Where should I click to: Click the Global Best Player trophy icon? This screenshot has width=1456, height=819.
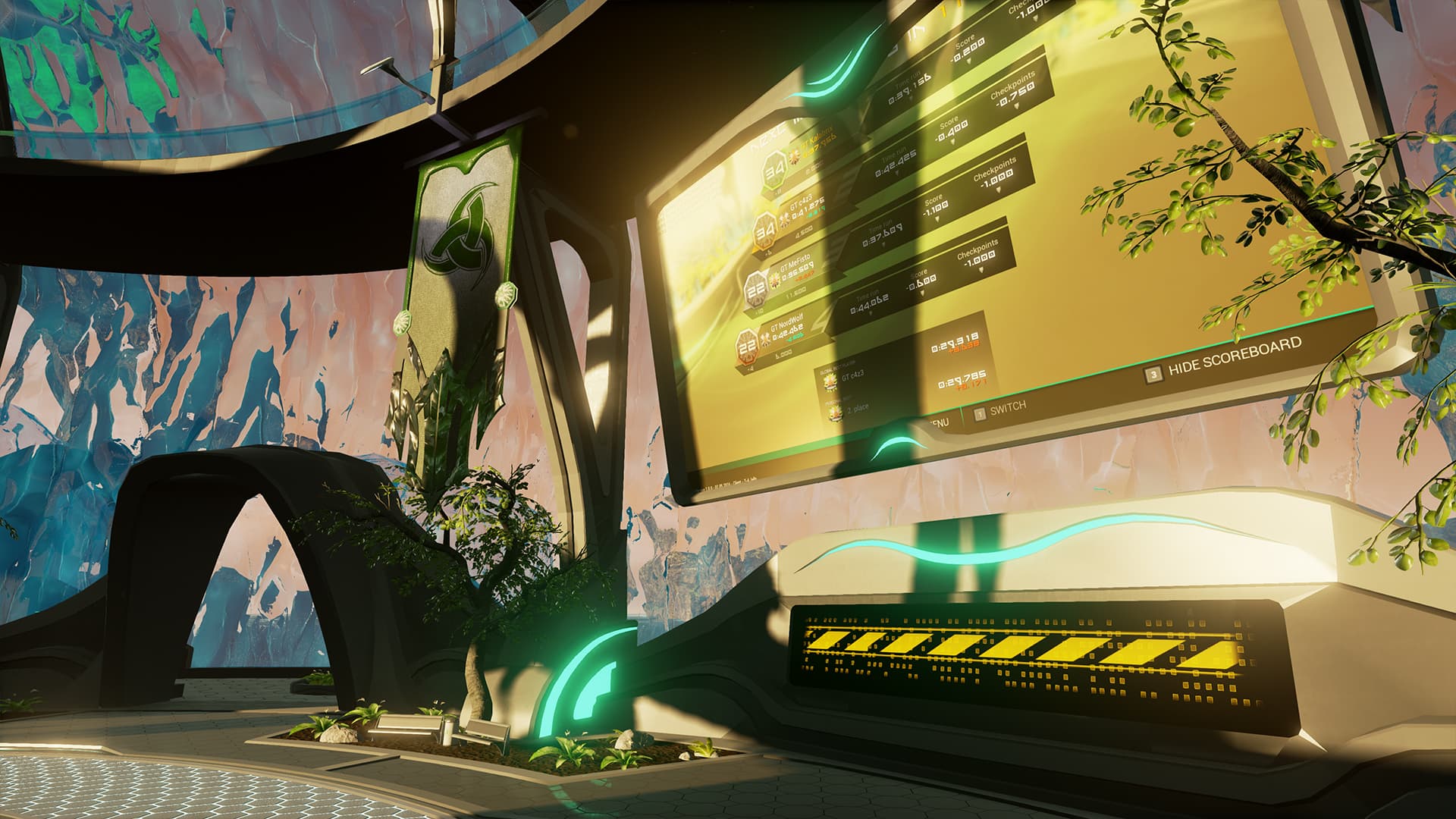click(x=829, y=380)
